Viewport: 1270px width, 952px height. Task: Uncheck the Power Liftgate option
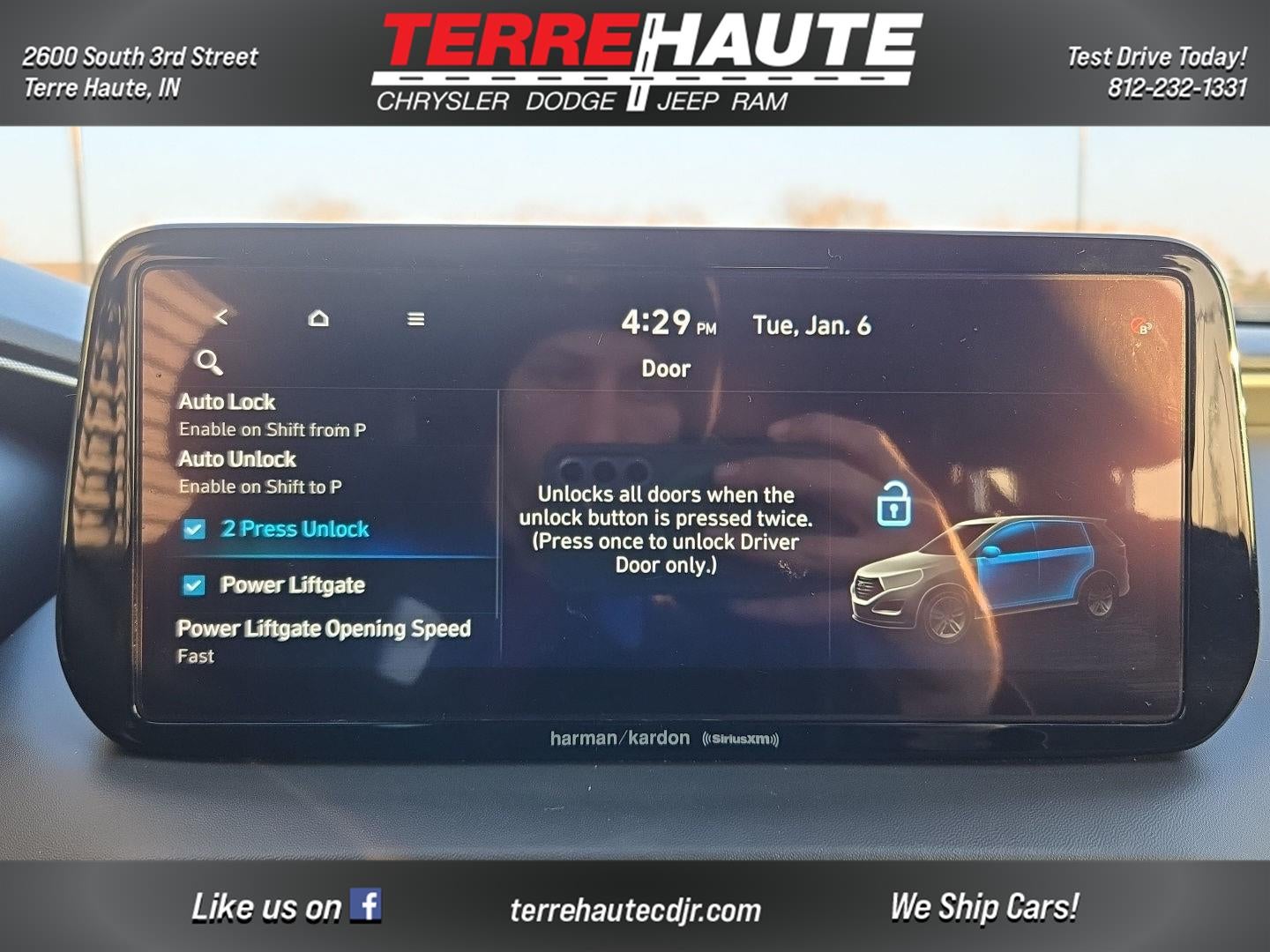(196, 584)
